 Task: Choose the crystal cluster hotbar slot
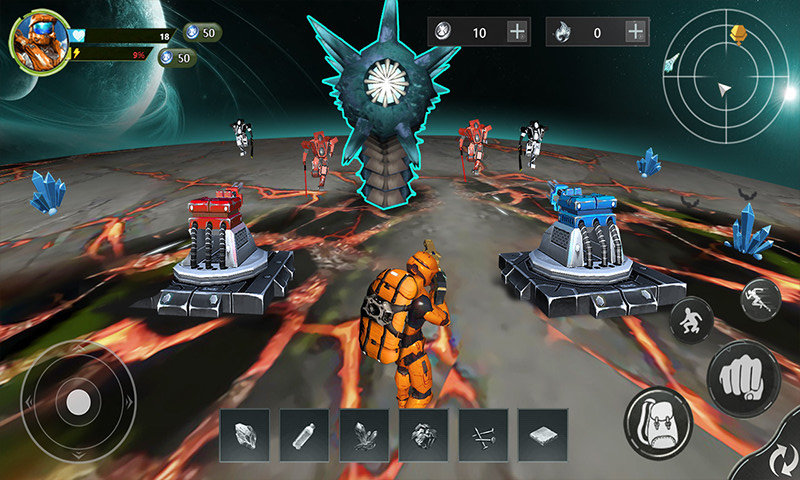point(364,434)
